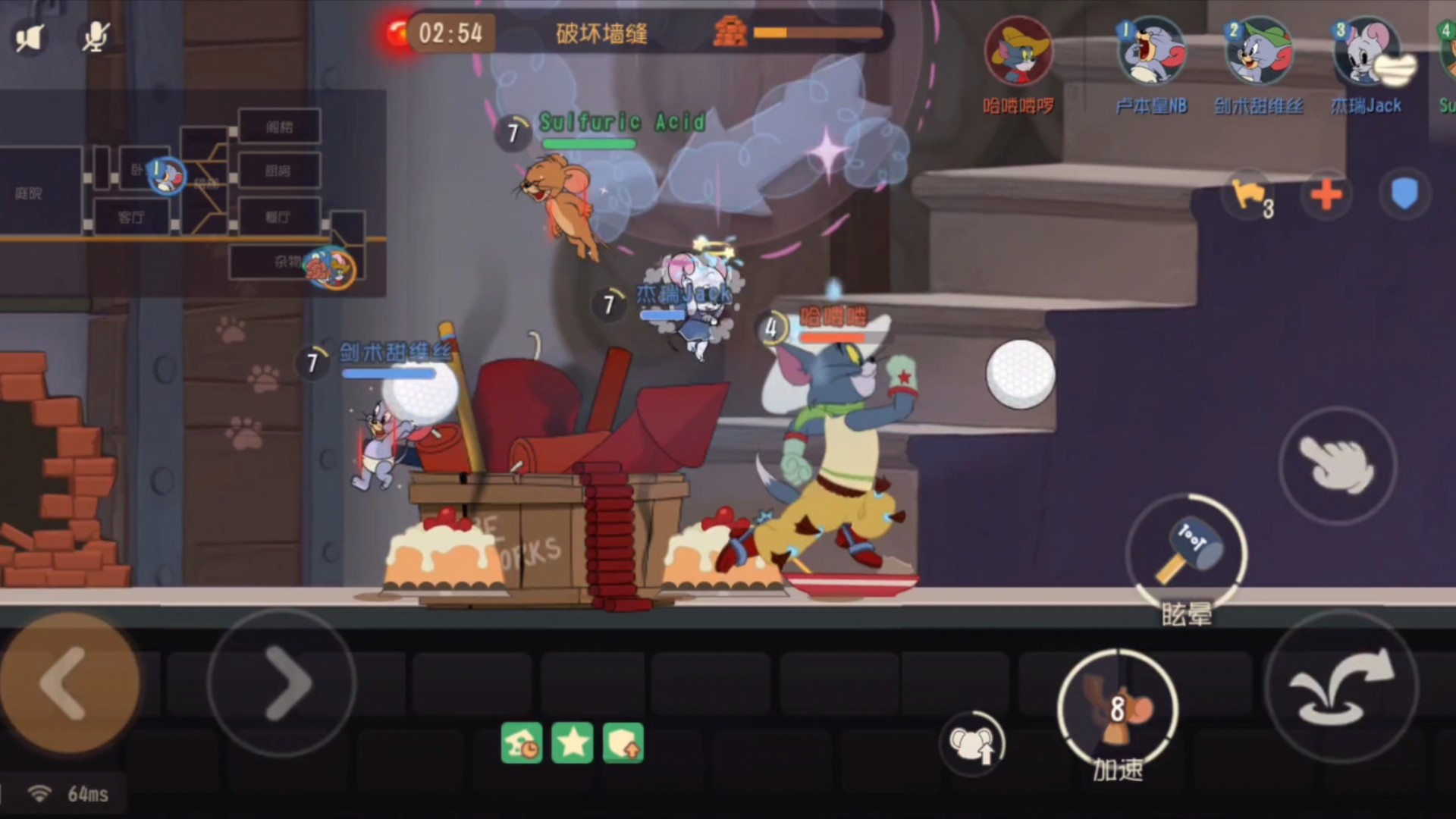Image resolution: width=1456 pixels, height=819 pixels.
Task: Select the green star buff icon
Action: [x=573, y=742]
